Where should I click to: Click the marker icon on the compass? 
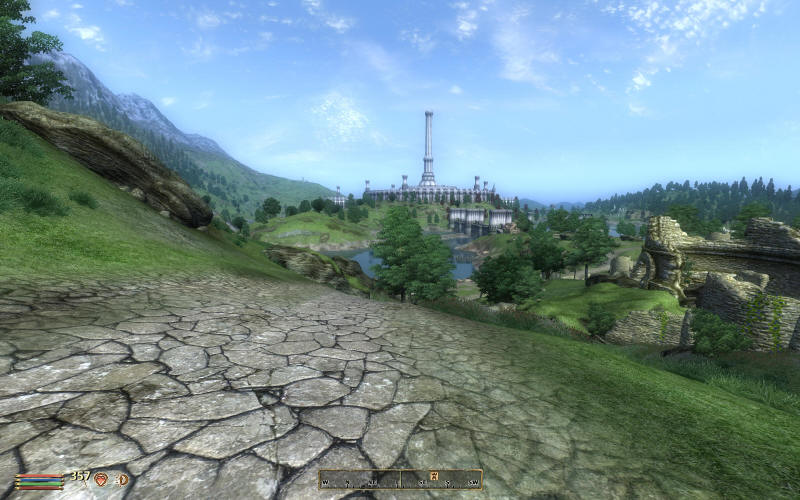click(434, 475)
